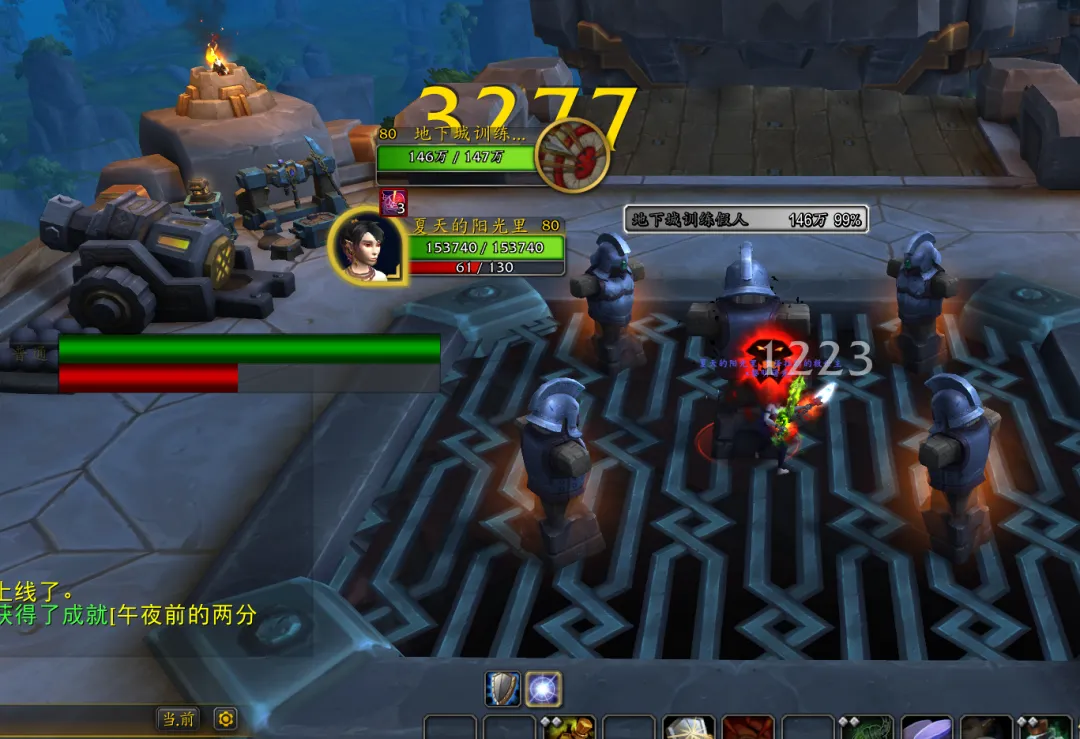The height and width of the screenshot is (739, 1080).
Task: Select the target dummy's bullseye portrait
Action: tap(572, 154)
